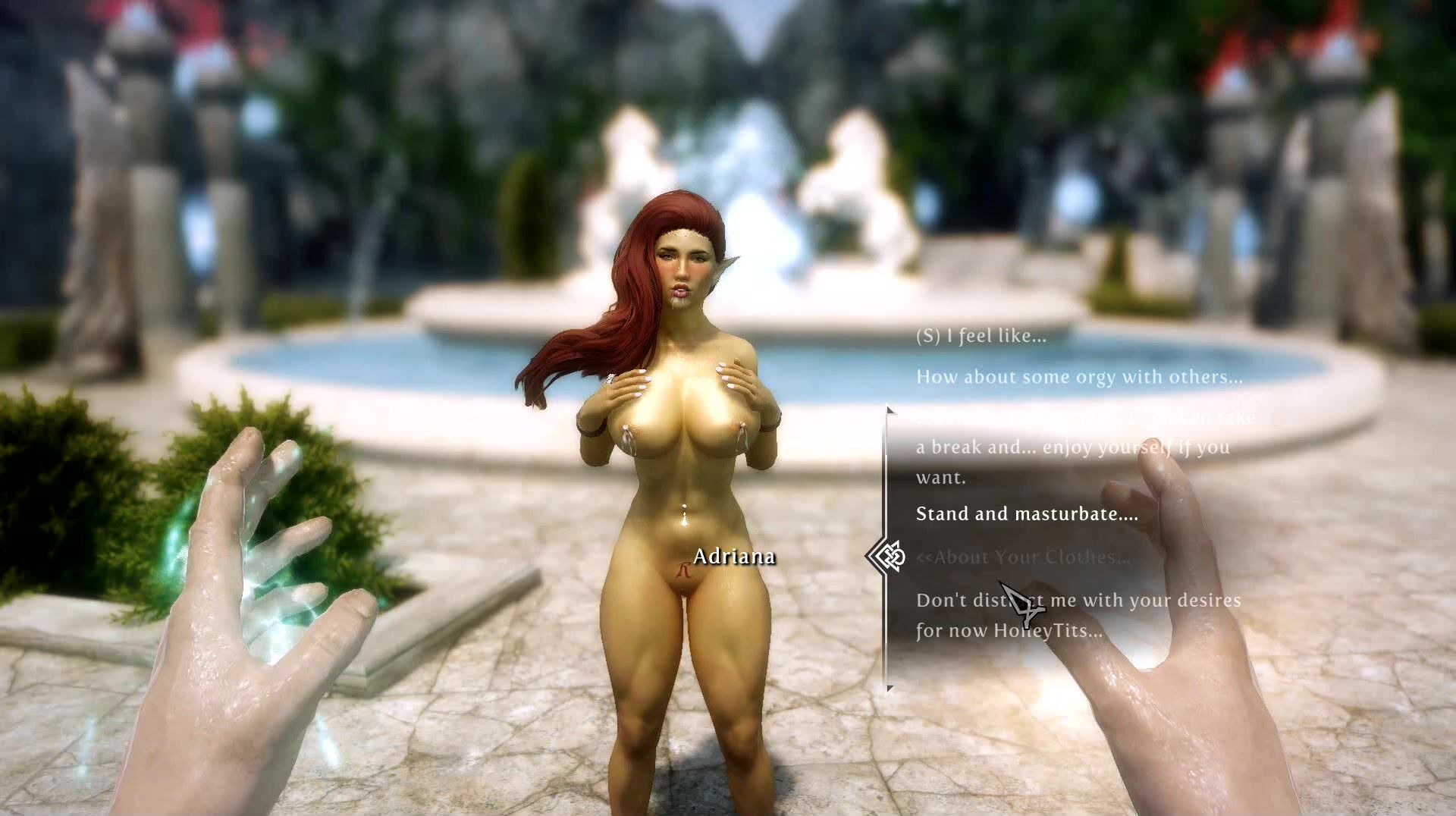Screen dimensions: 1456x816
Task: Select the "How about some orgy" dialogue option
Action: pos(1079,377)
